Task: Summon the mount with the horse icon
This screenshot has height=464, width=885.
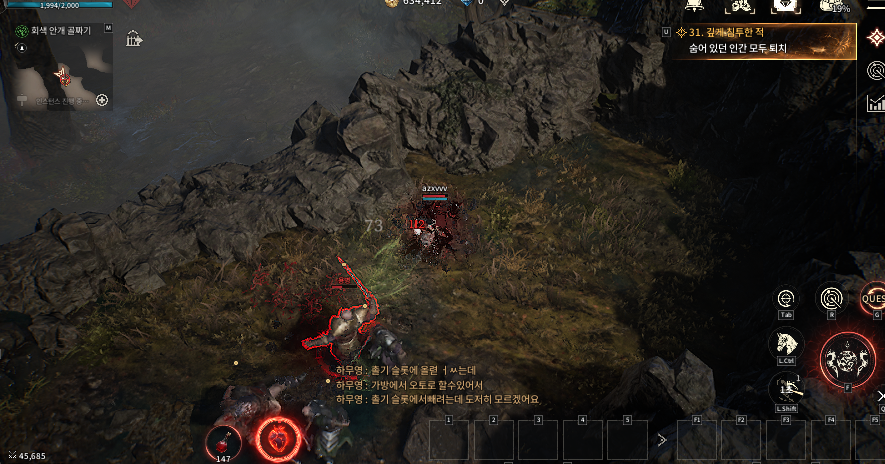Action: click(x=785, y=343)
